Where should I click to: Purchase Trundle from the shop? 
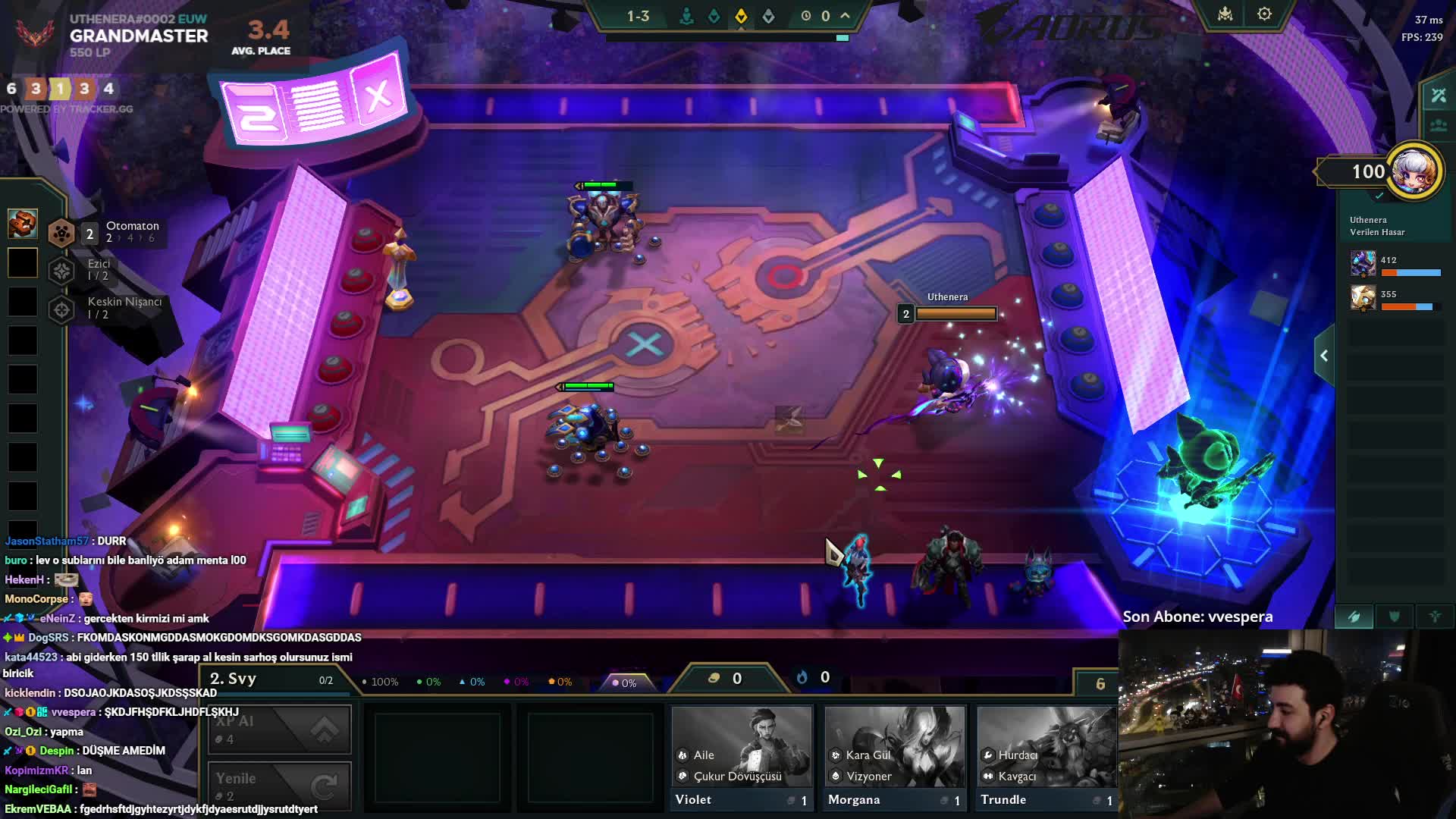[x=1046, y=757]
